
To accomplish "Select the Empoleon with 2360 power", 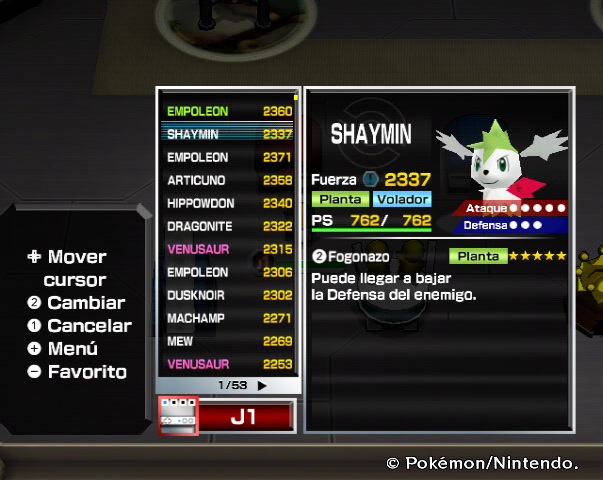I will [229, 111].
